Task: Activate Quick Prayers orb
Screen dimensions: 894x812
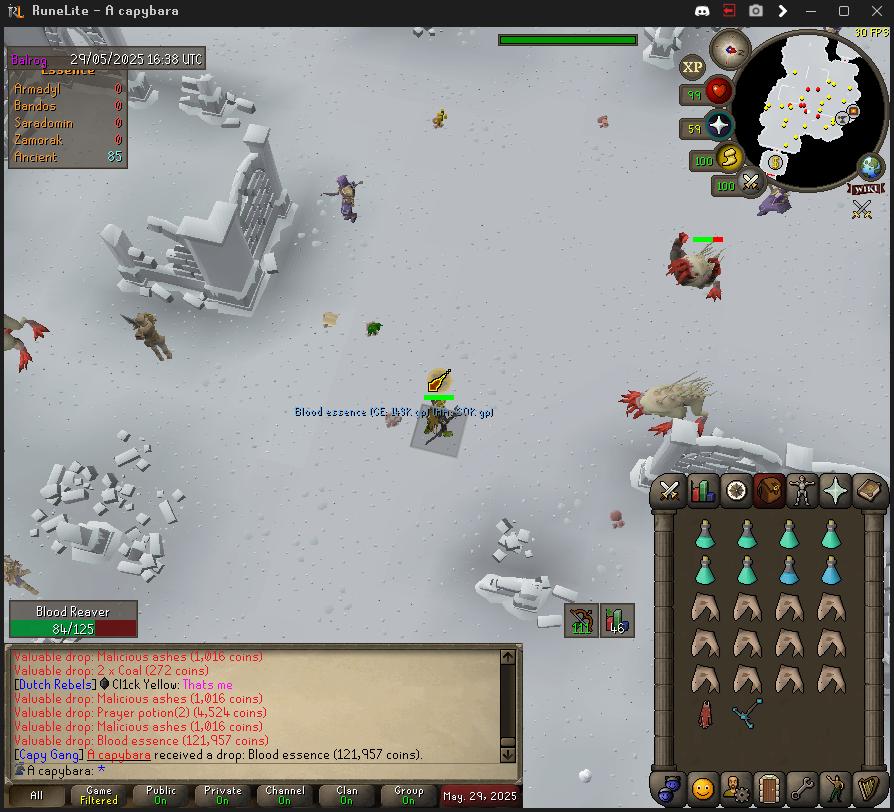Action: coord(717,126)
